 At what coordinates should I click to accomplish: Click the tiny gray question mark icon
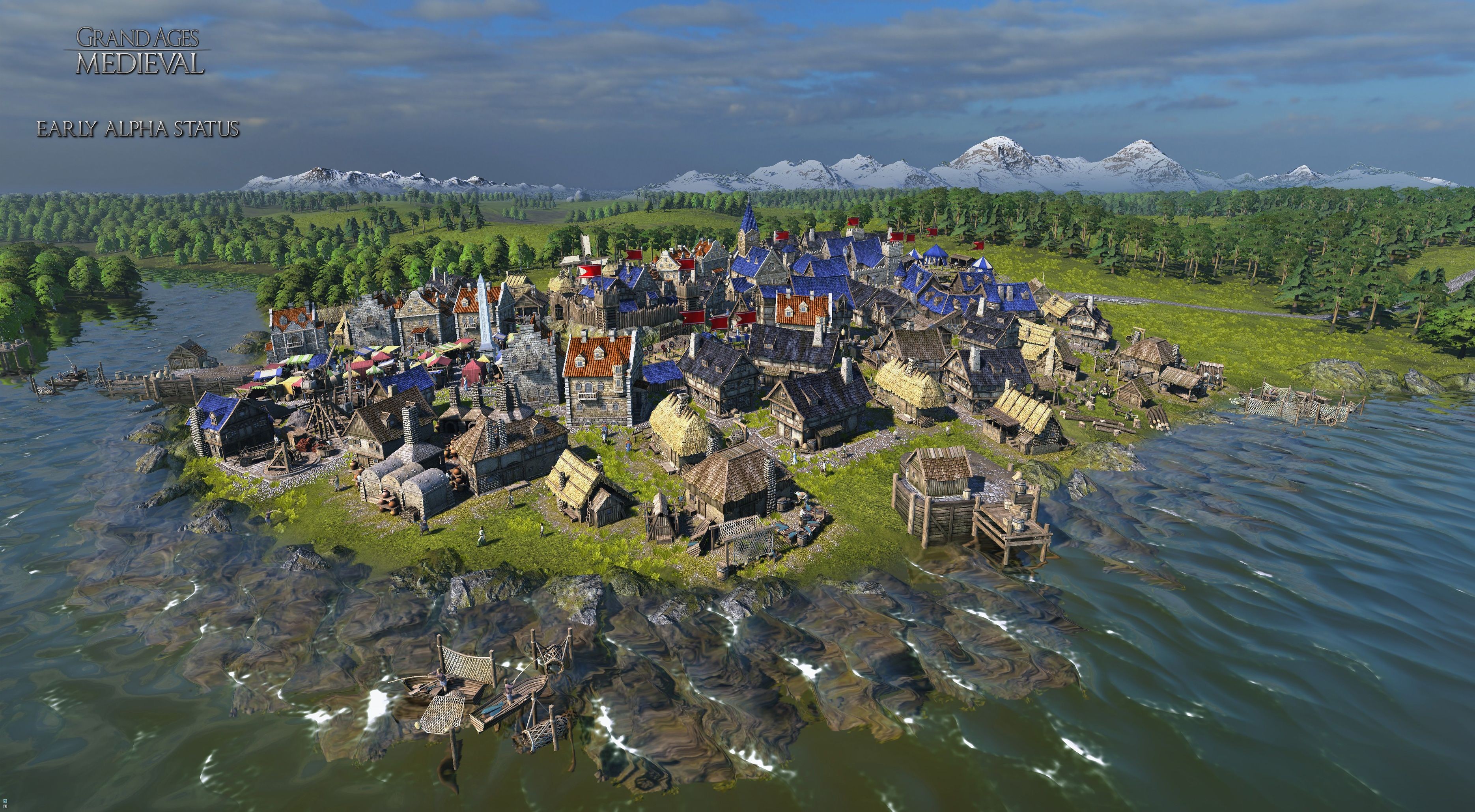5,806
